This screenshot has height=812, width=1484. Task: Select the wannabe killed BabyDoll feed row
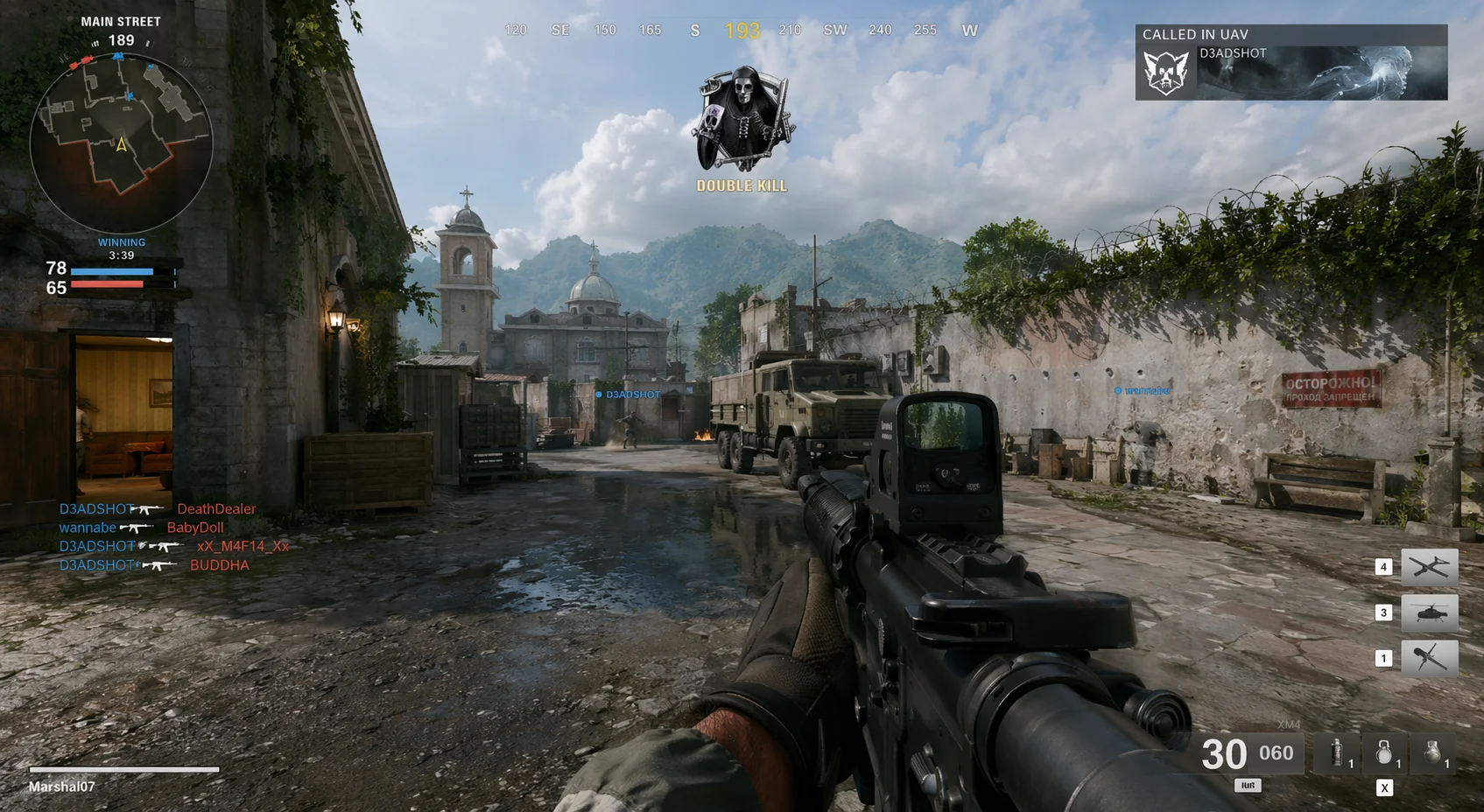142,528
